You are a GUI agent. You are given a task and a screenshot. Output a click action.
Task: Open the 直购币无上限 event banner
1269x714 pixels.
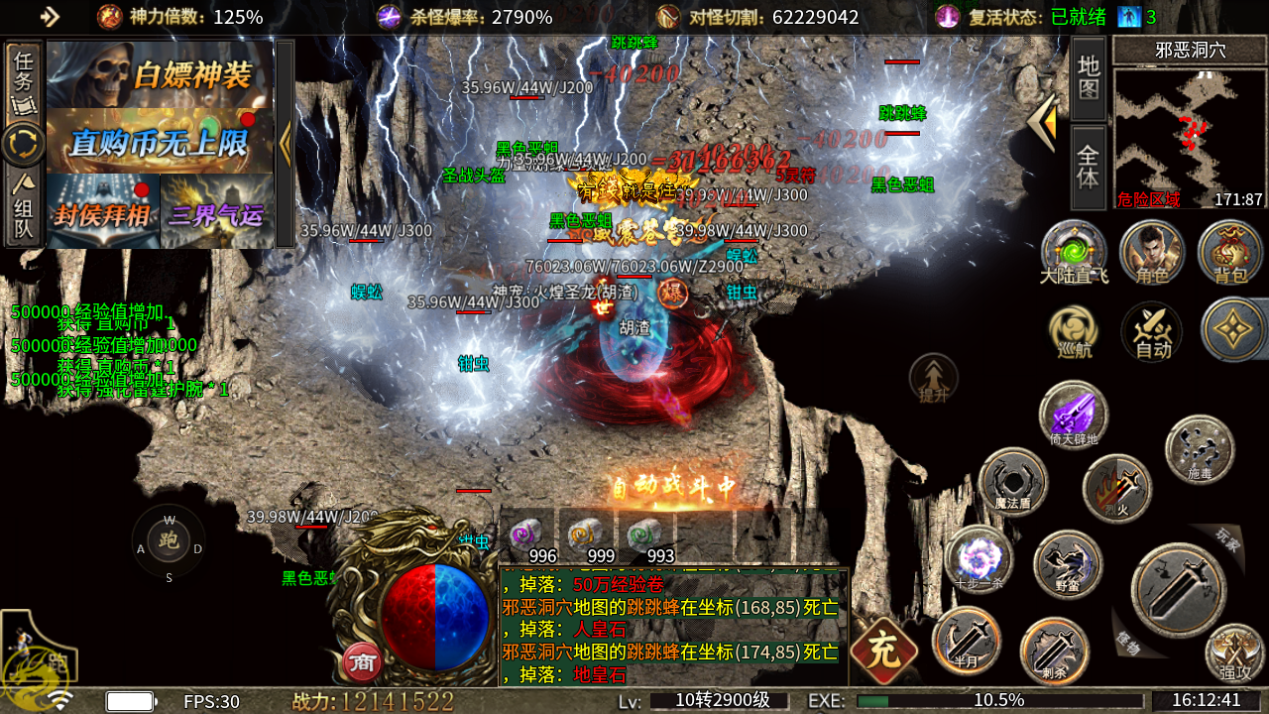pyautogui.click(x=160, y=141)
